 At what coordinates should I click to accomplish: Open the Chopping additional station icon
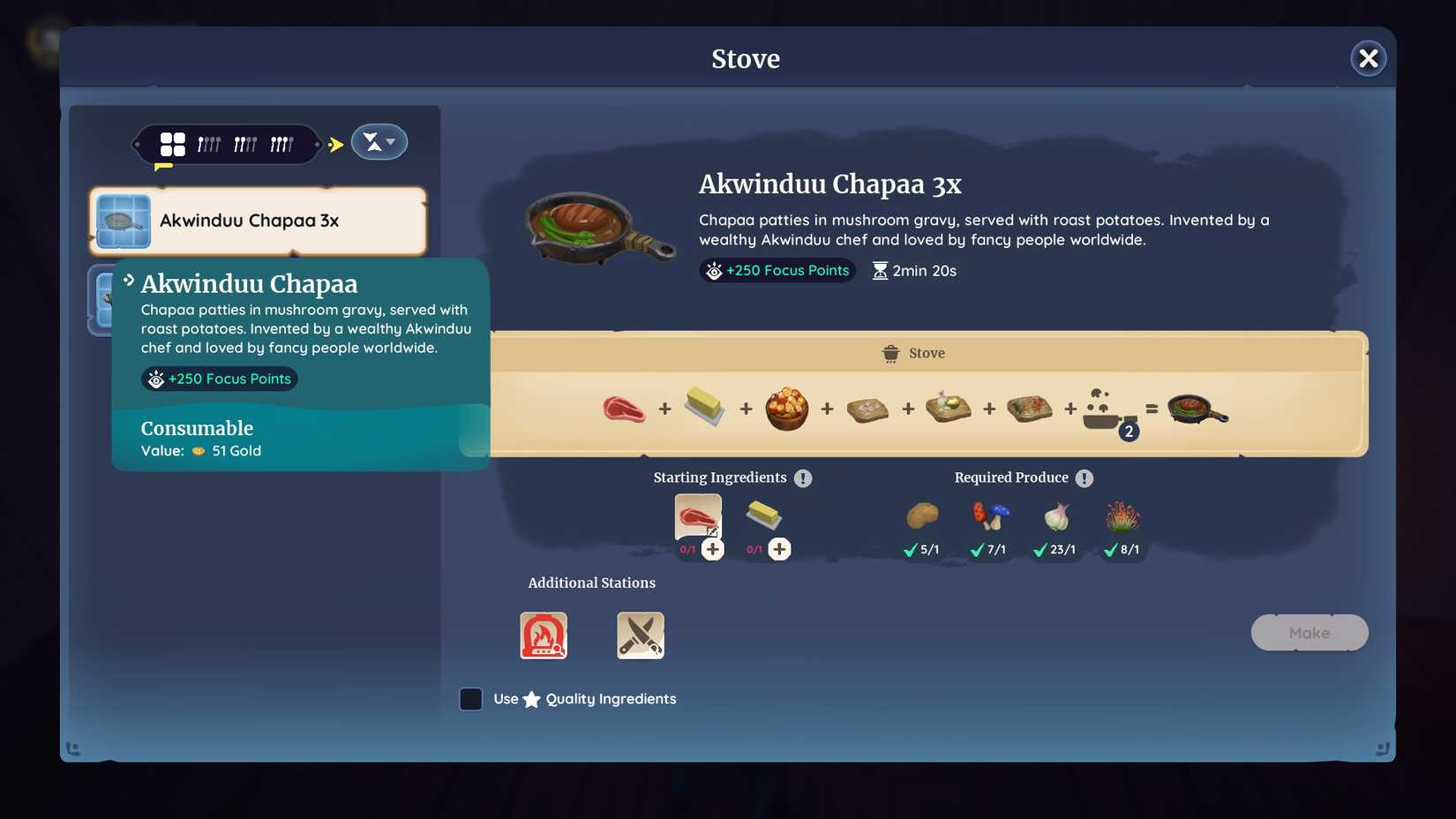point(640,635)
